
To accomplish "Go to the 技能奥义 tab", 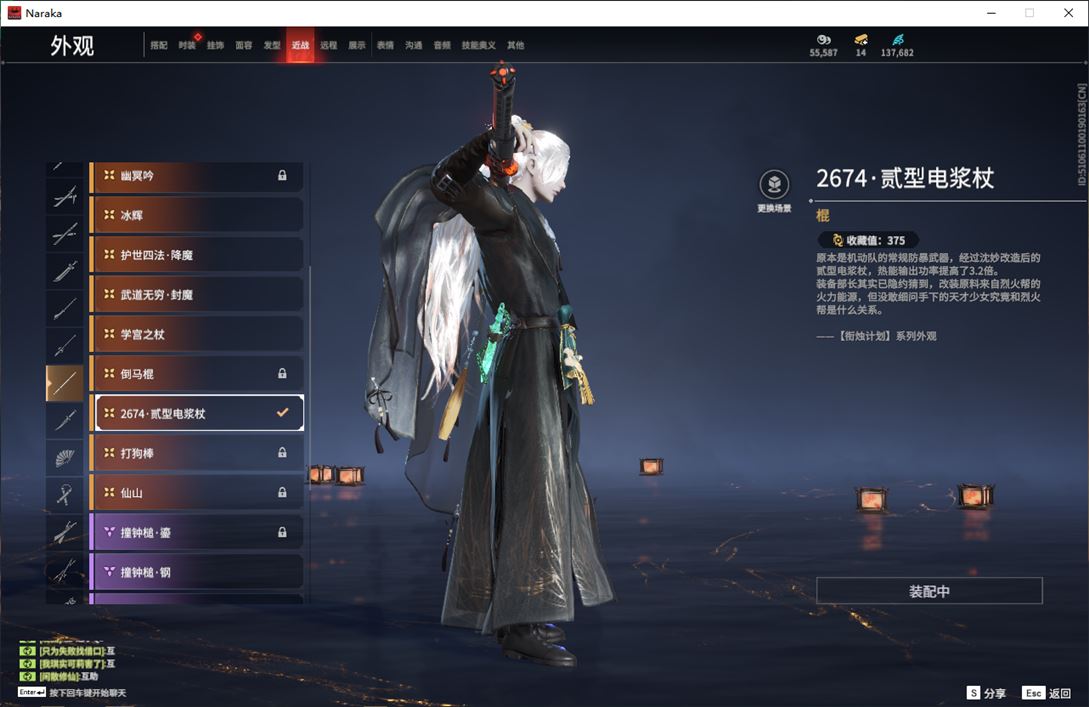I will [x=478, y=45].
